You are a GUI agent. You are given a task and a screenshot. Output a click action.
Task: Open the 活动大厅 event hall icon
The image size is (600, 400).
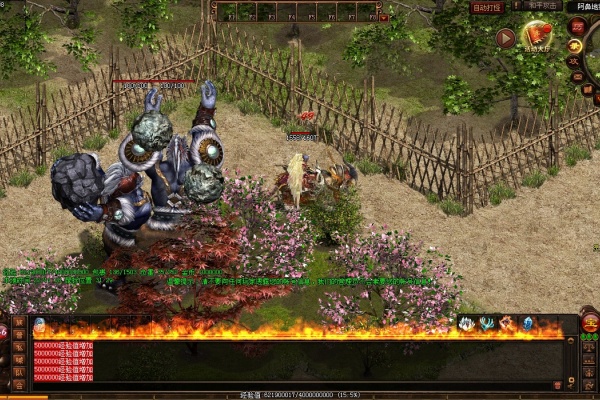(538, 37)
